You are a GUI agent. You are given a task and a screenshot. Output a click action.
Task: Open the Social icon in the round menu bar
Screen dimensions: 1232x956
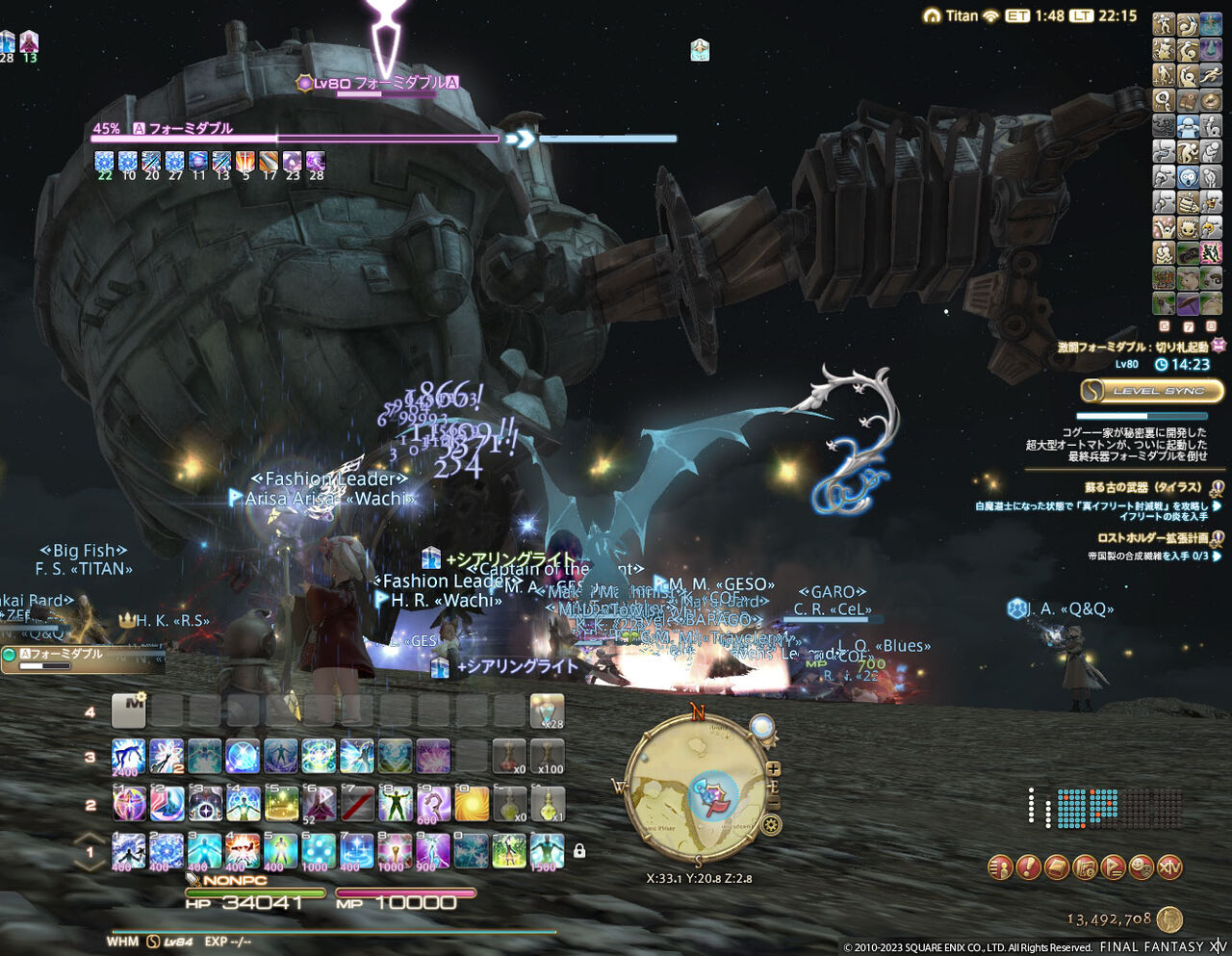1141,868
